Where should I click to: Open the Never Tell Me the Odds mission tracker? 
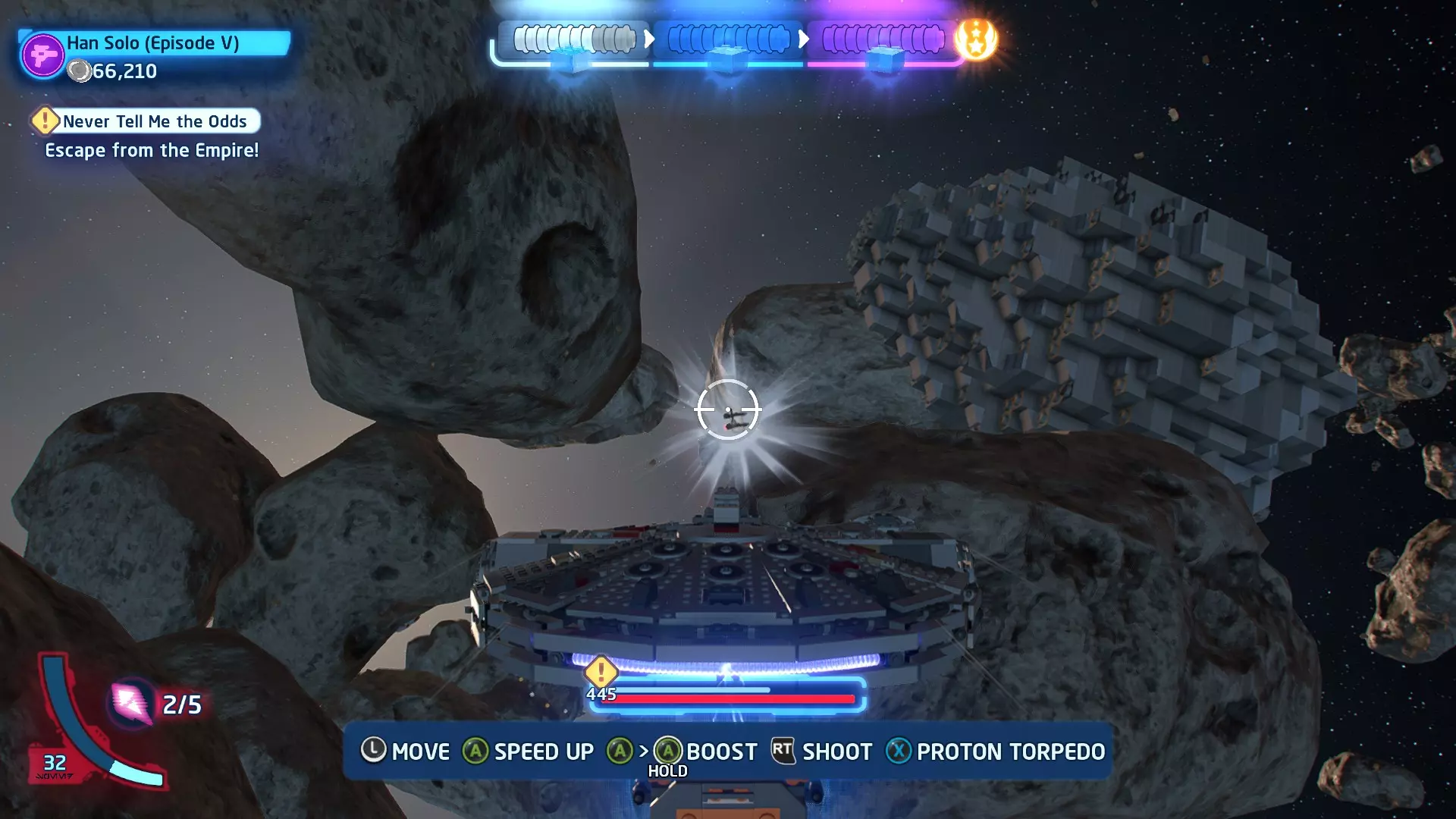pyautogui.click(x=146, y=121)
